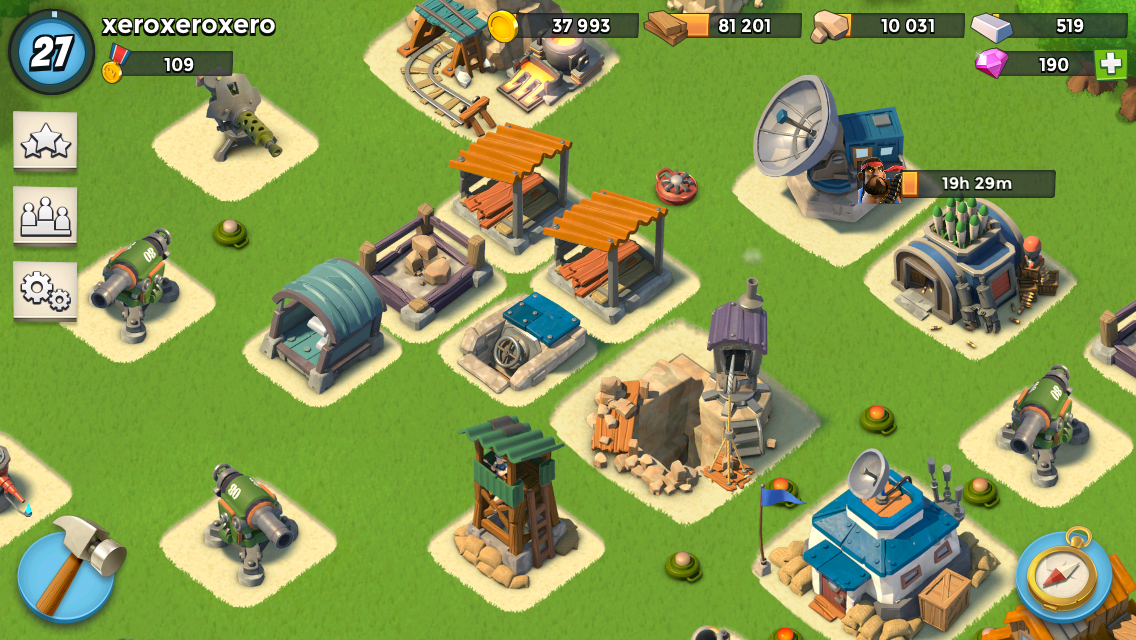Tap the 19h 29m radar upgrade timer
1136x640 pixels.
[x=976, y=184]
